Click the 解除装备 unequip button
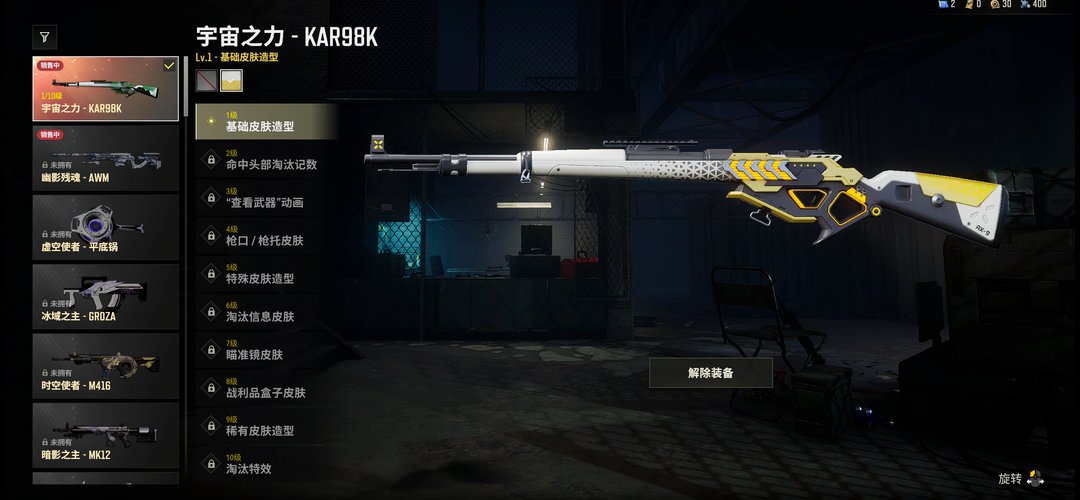This screenshot has width=1080, height=500. (x=710, y=373)
